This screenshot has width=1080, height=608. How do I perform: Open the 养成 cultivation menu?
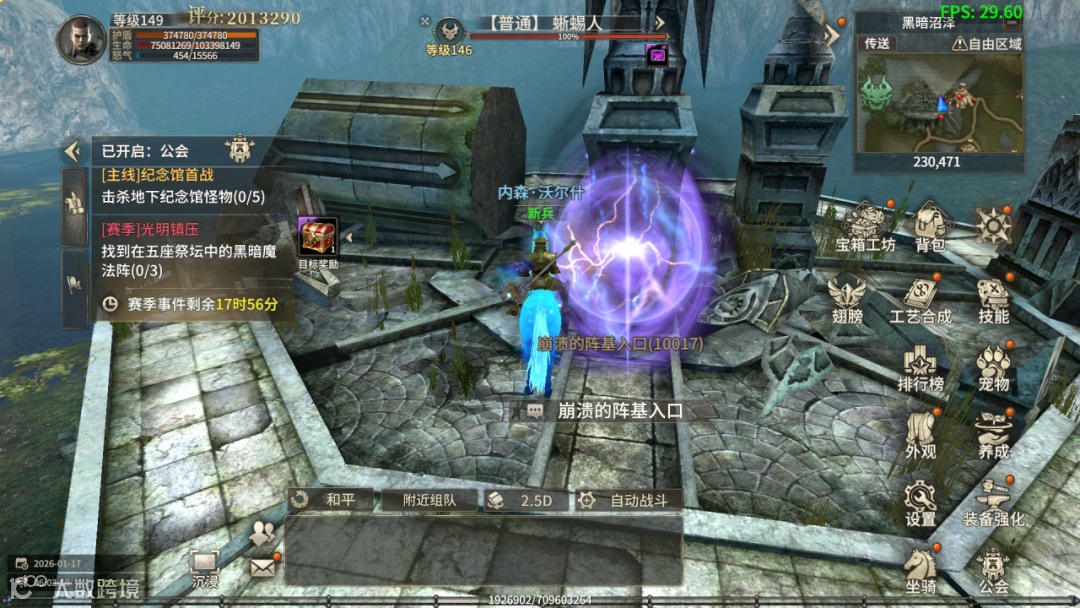993,433
